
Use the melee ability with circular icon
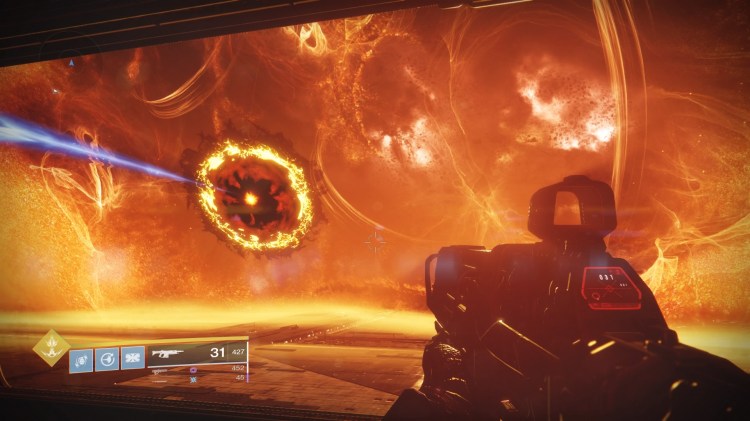[x=107, y=359]
